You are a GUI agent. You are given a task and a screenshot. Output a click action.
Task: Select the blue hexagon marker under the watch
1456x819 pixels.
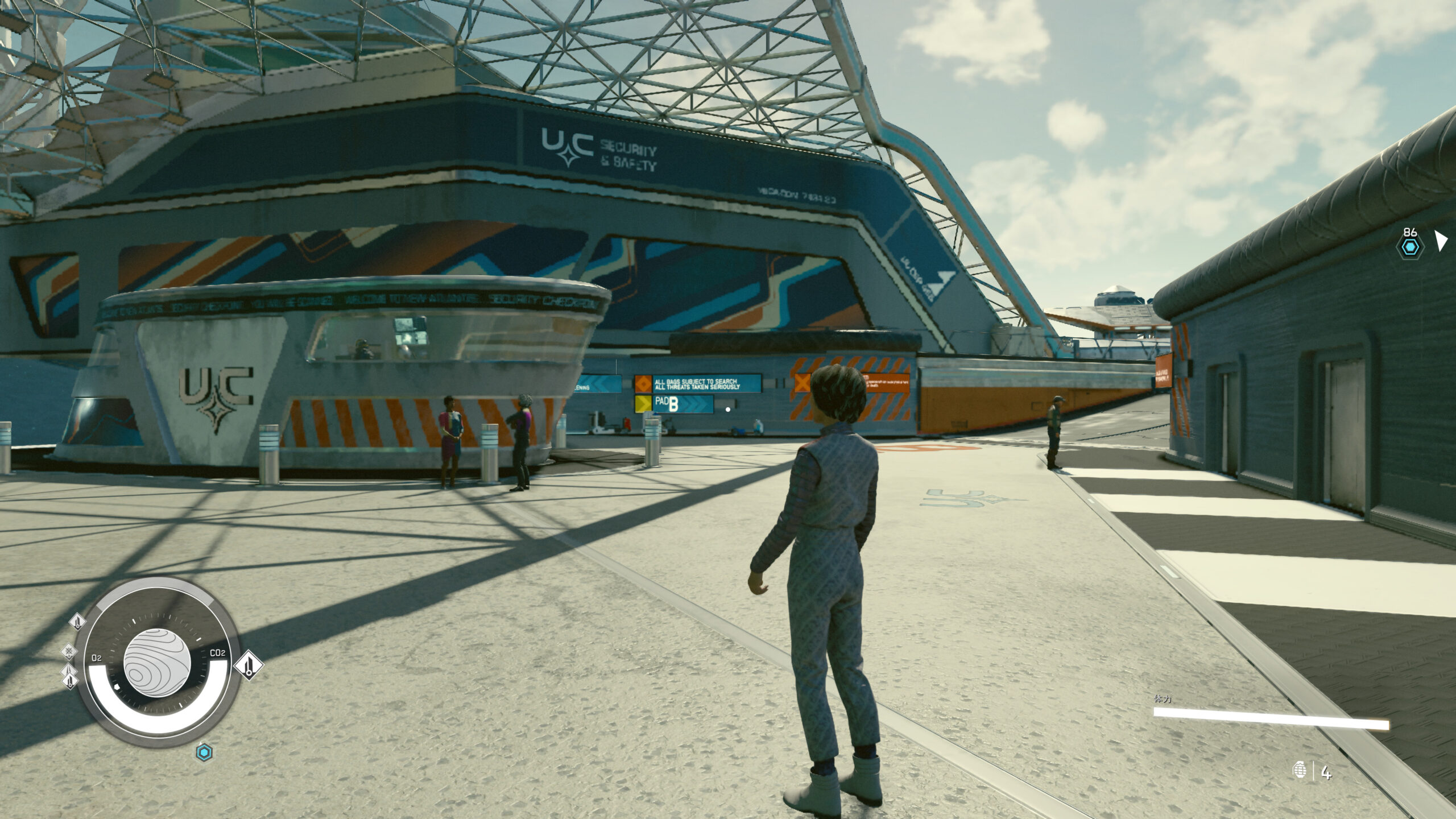pos(204,753)
